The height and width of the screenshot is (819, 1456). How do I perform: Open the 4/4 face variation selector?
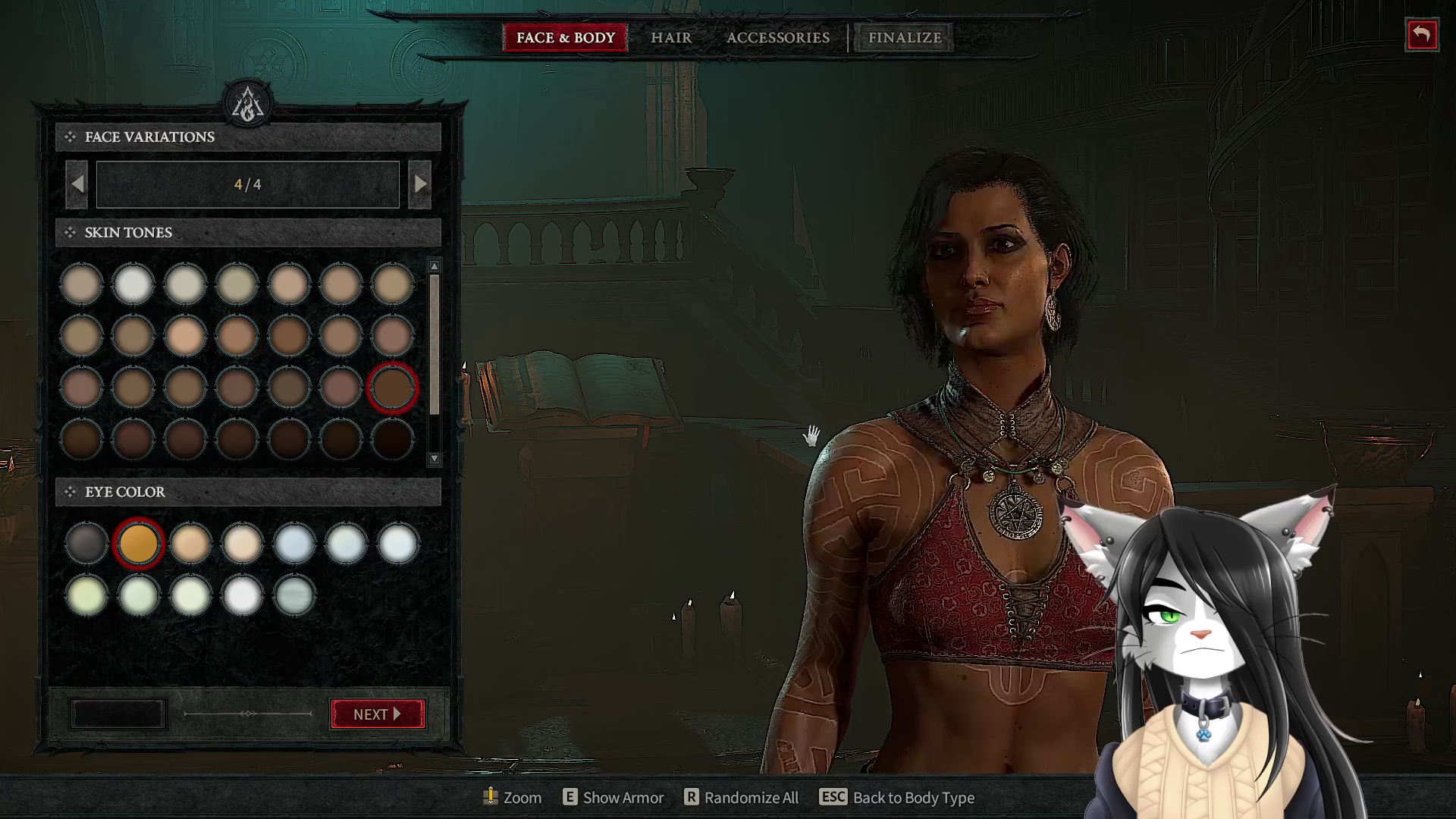point(248,184)
